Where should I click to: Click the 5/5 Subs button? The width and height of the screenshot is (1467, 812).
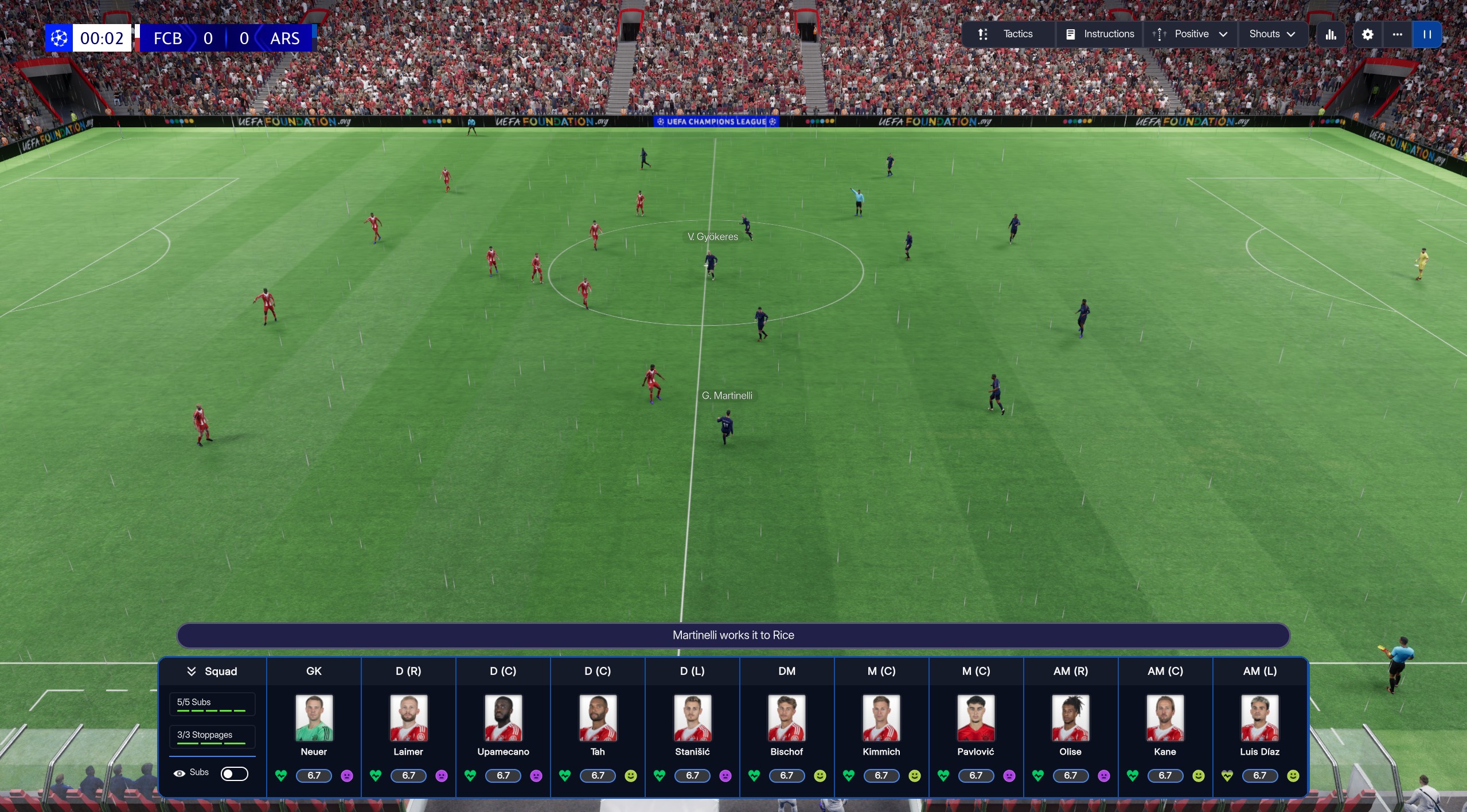tap(212, 704)
